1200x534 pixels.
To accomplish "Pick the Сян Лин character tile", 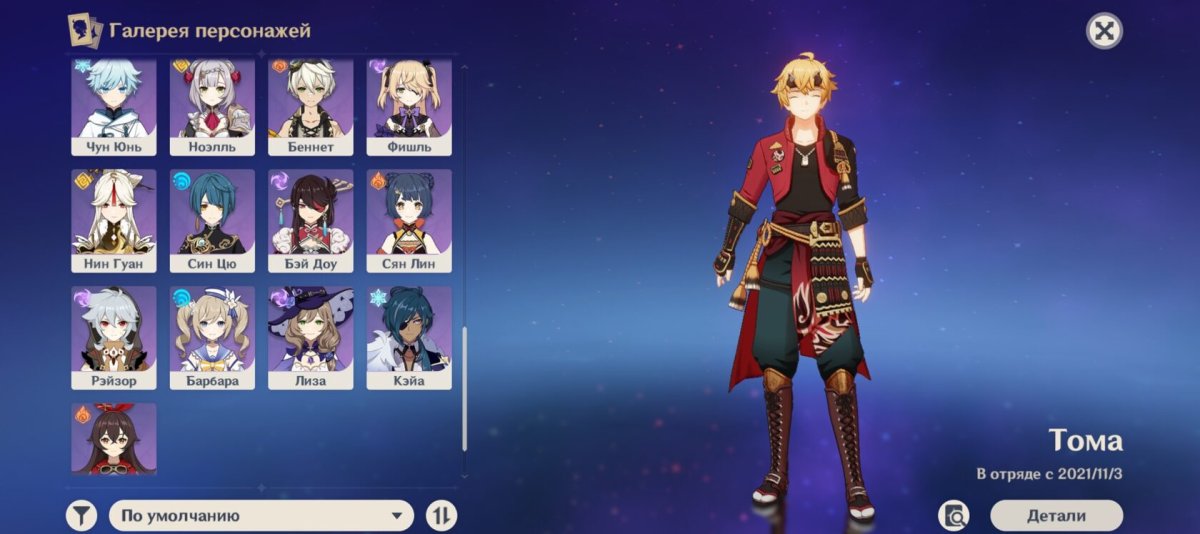I will 409,220.
